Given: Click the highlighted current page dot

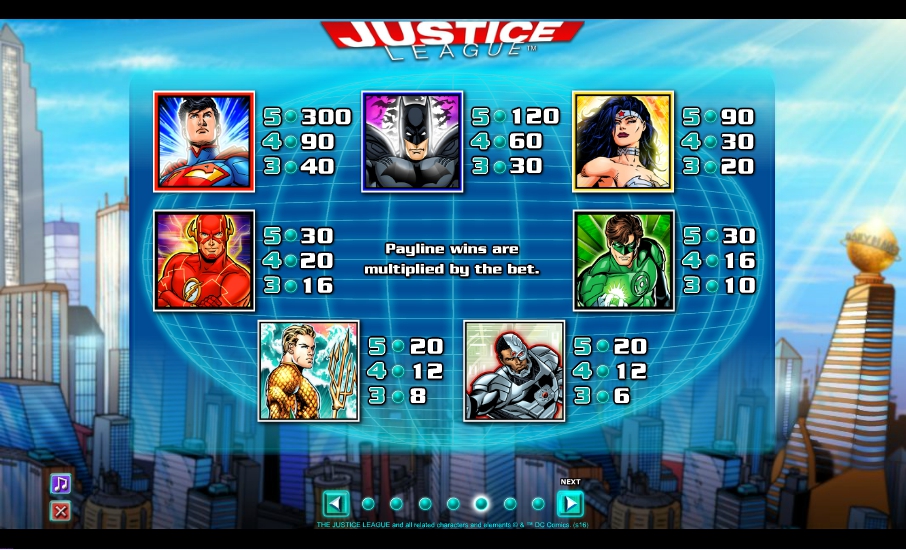Looking at the screenshot, I should 481,503.
